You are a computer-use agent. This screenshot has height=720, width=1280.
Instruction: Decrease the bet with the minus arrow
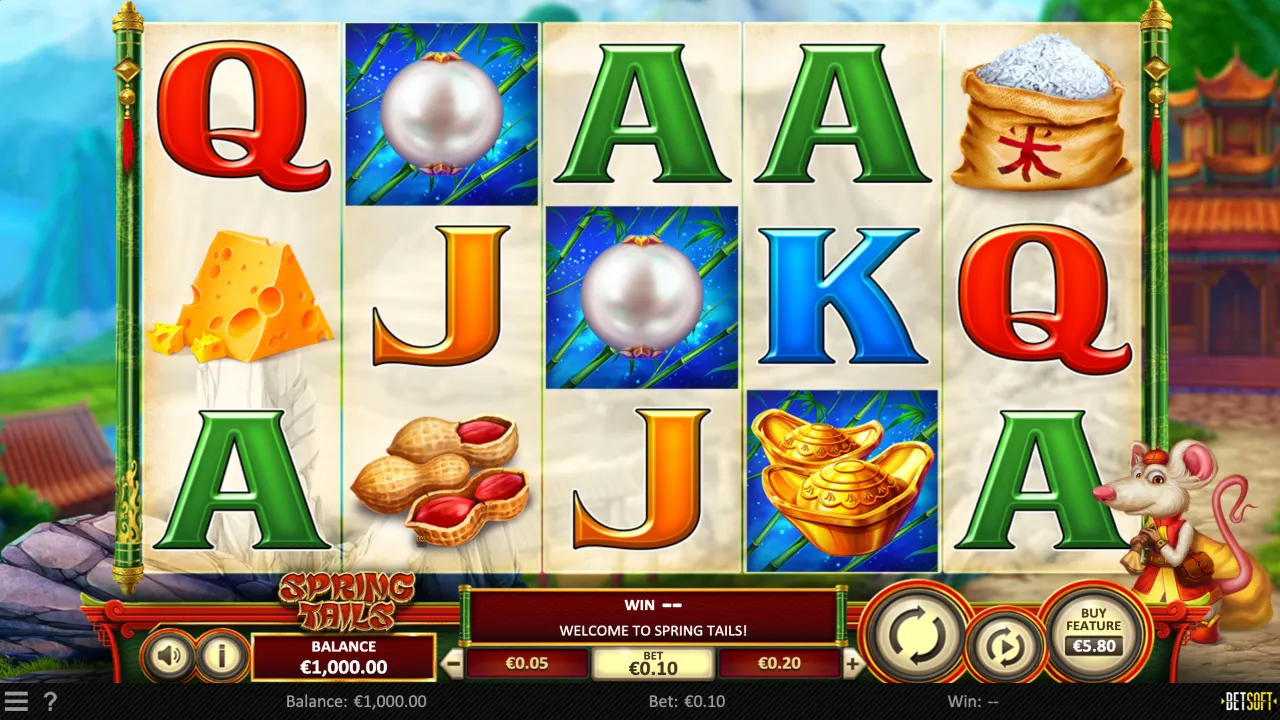[453, 663]
